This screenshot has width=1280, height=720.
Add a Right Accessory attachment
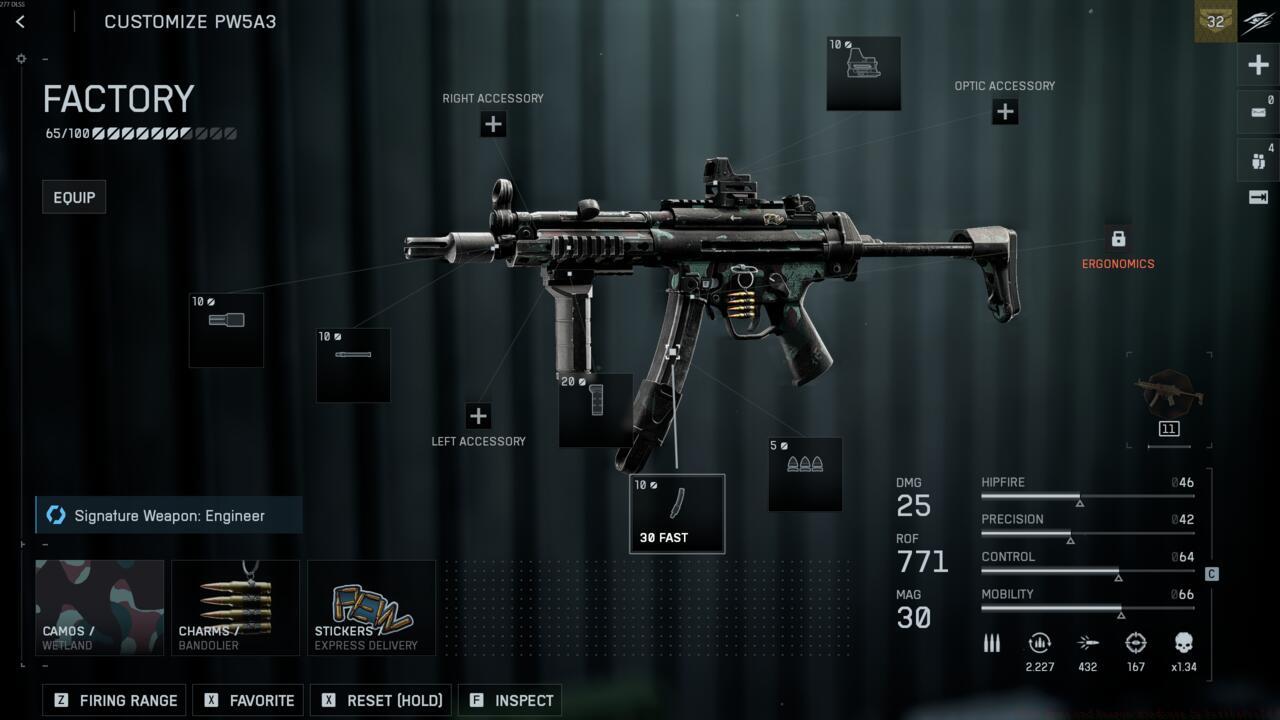pos(493,124)
